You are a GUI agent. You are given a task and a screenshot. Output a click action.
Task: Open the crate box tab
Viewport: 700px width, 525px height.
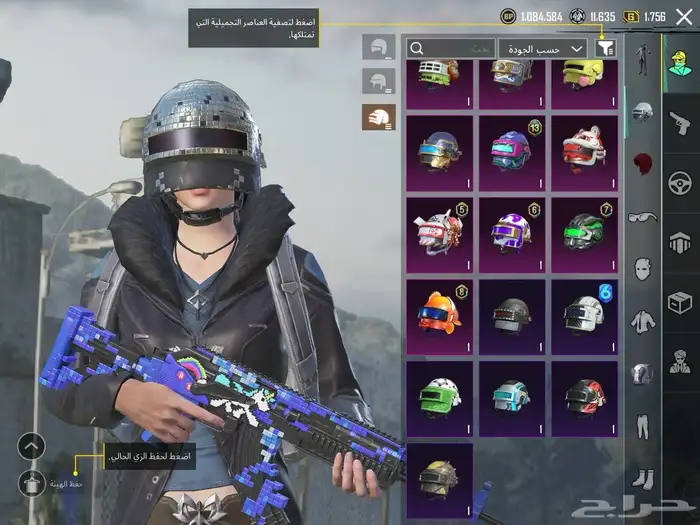coord(680,301)
